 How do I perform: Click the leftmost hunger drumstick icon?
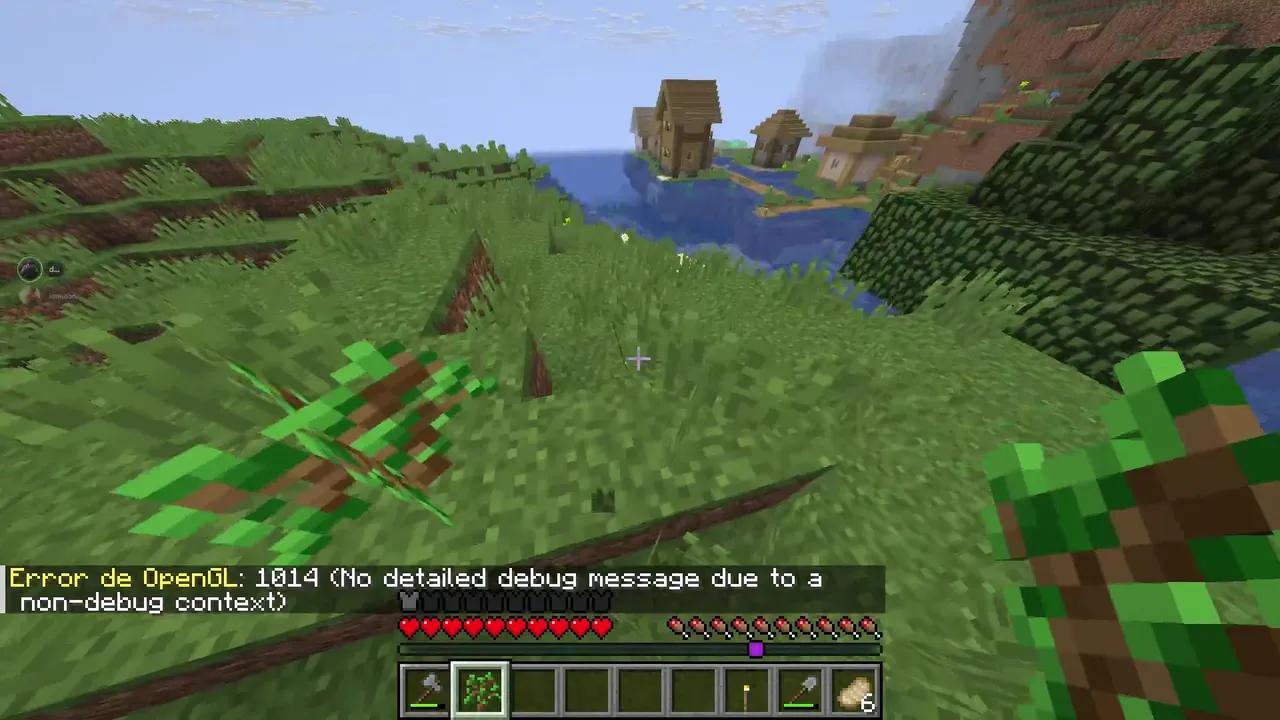tap(677, 625)
